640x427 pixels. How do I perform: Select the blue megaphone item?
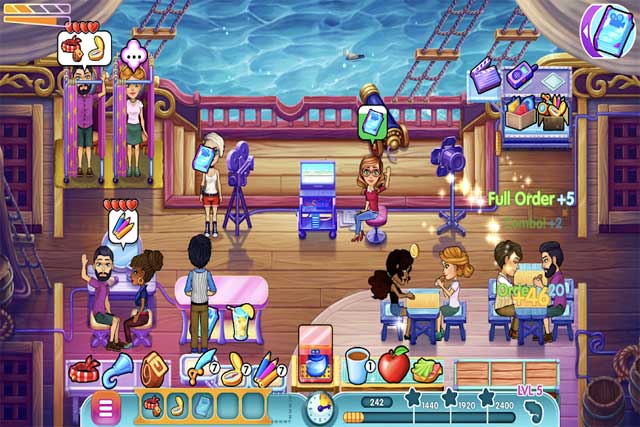coord(118,369)
